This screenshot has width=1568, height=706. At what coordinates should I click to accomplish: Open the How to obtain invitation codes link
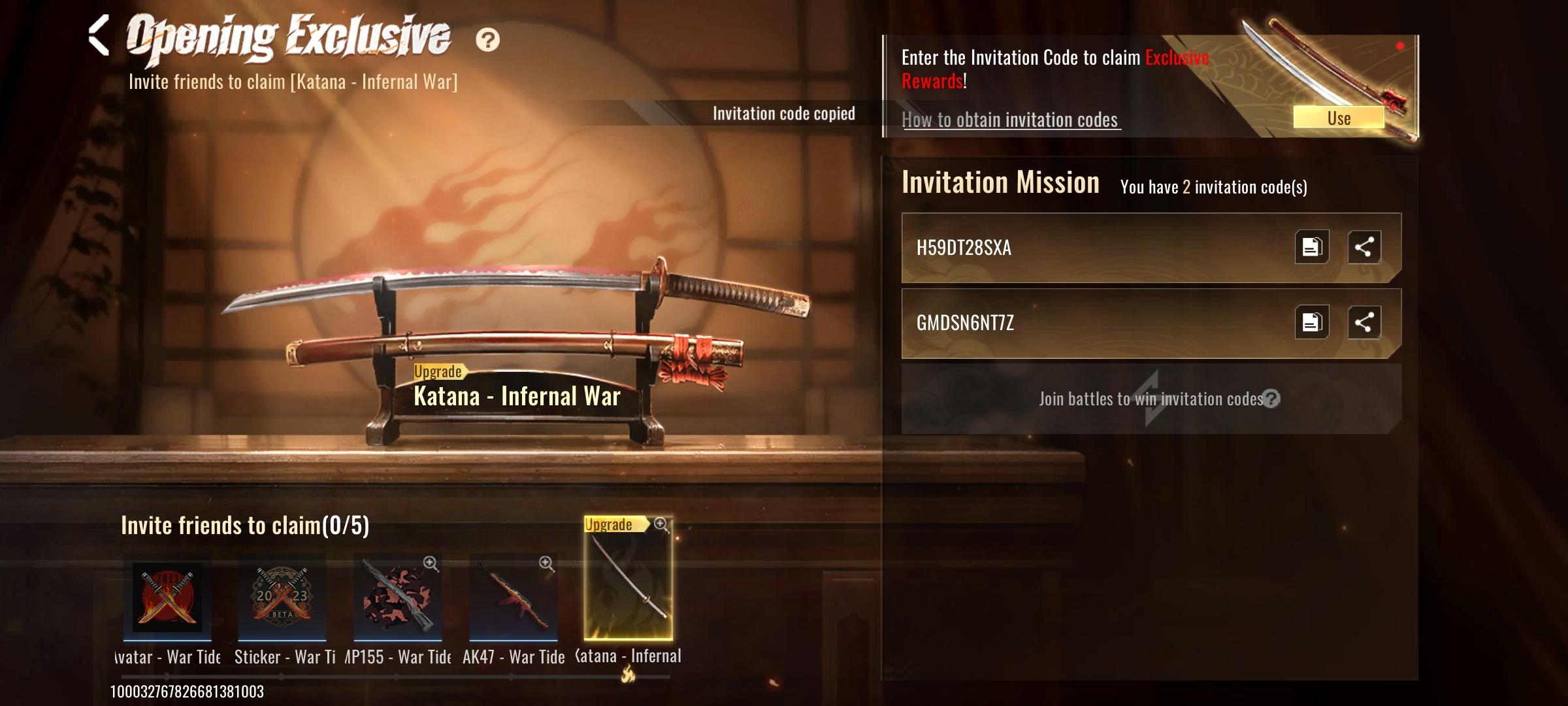click(1010, 120)
